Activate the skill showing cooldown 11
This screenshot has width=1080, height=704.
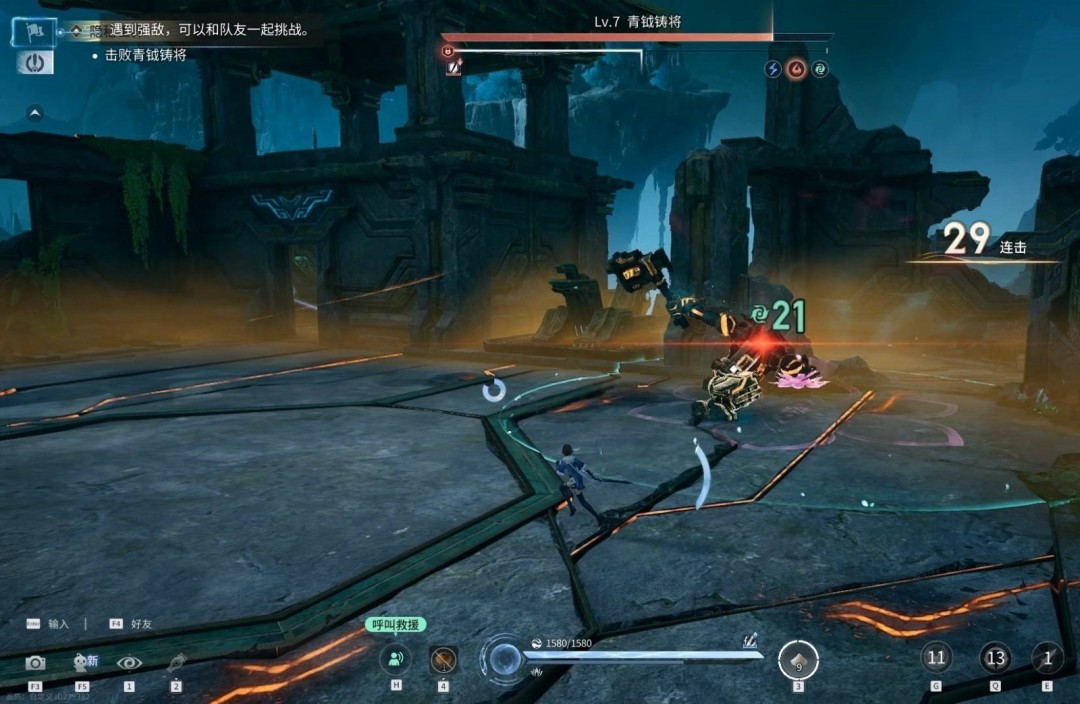tap(936, 658)
